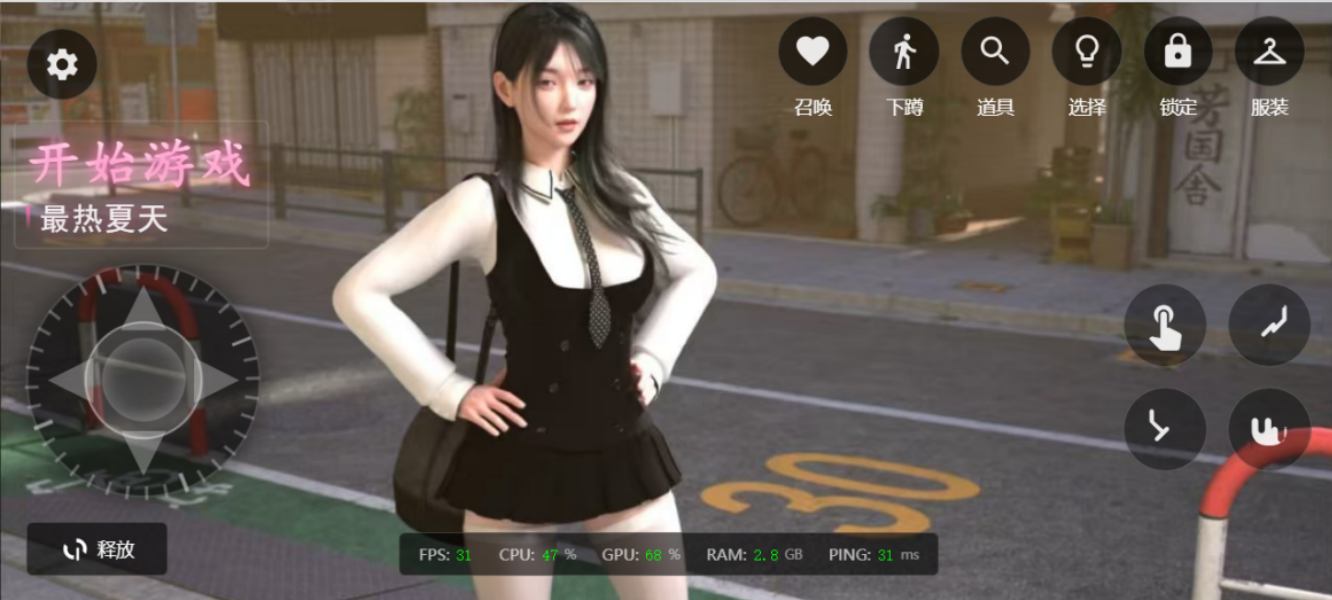
Task: Toggle the 锁定 padlock button
Action: [x=1178, y=51]
